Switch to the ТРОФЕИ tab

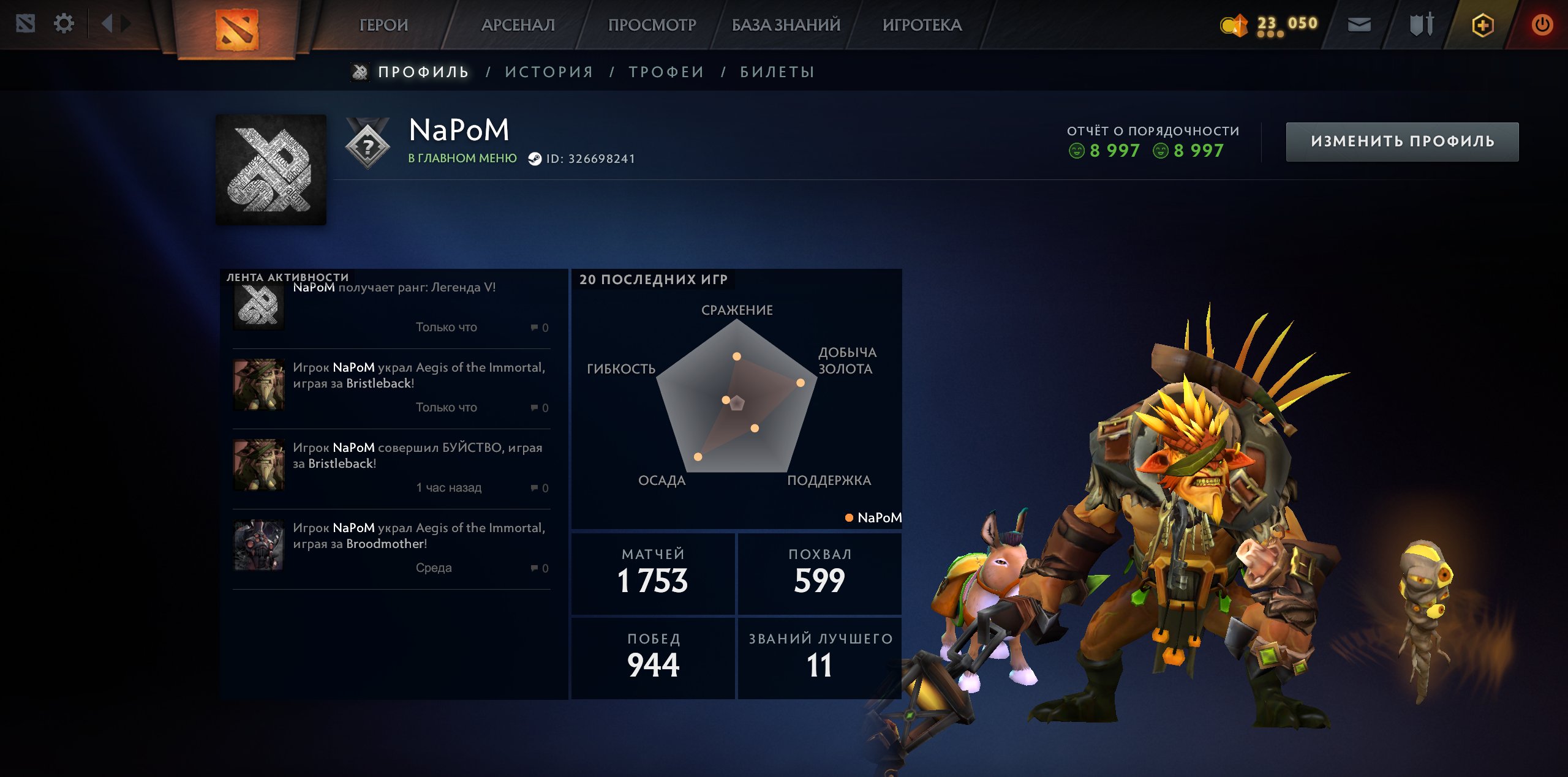[666, 71]
